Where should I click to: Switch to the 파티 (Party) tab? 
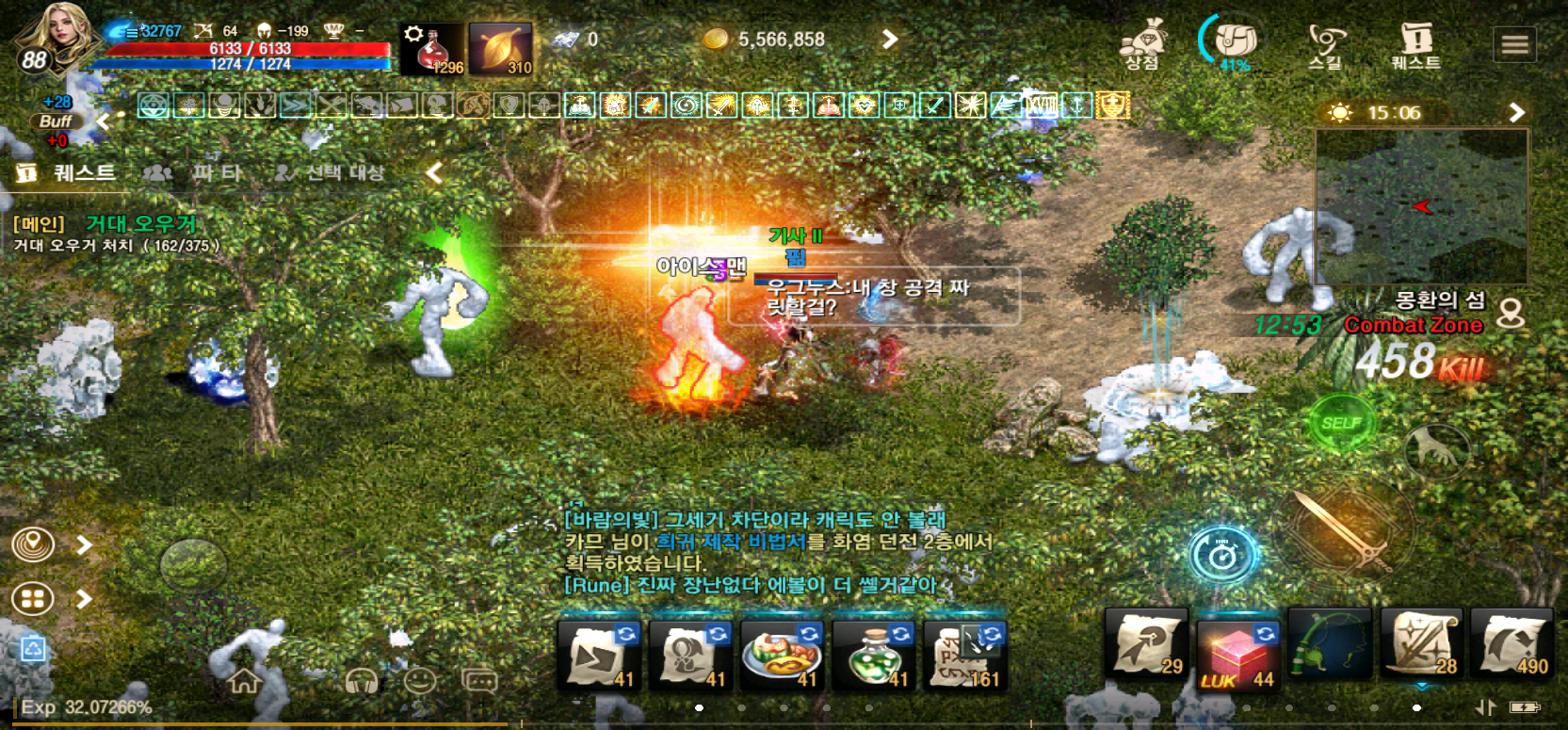coord(217,173)
